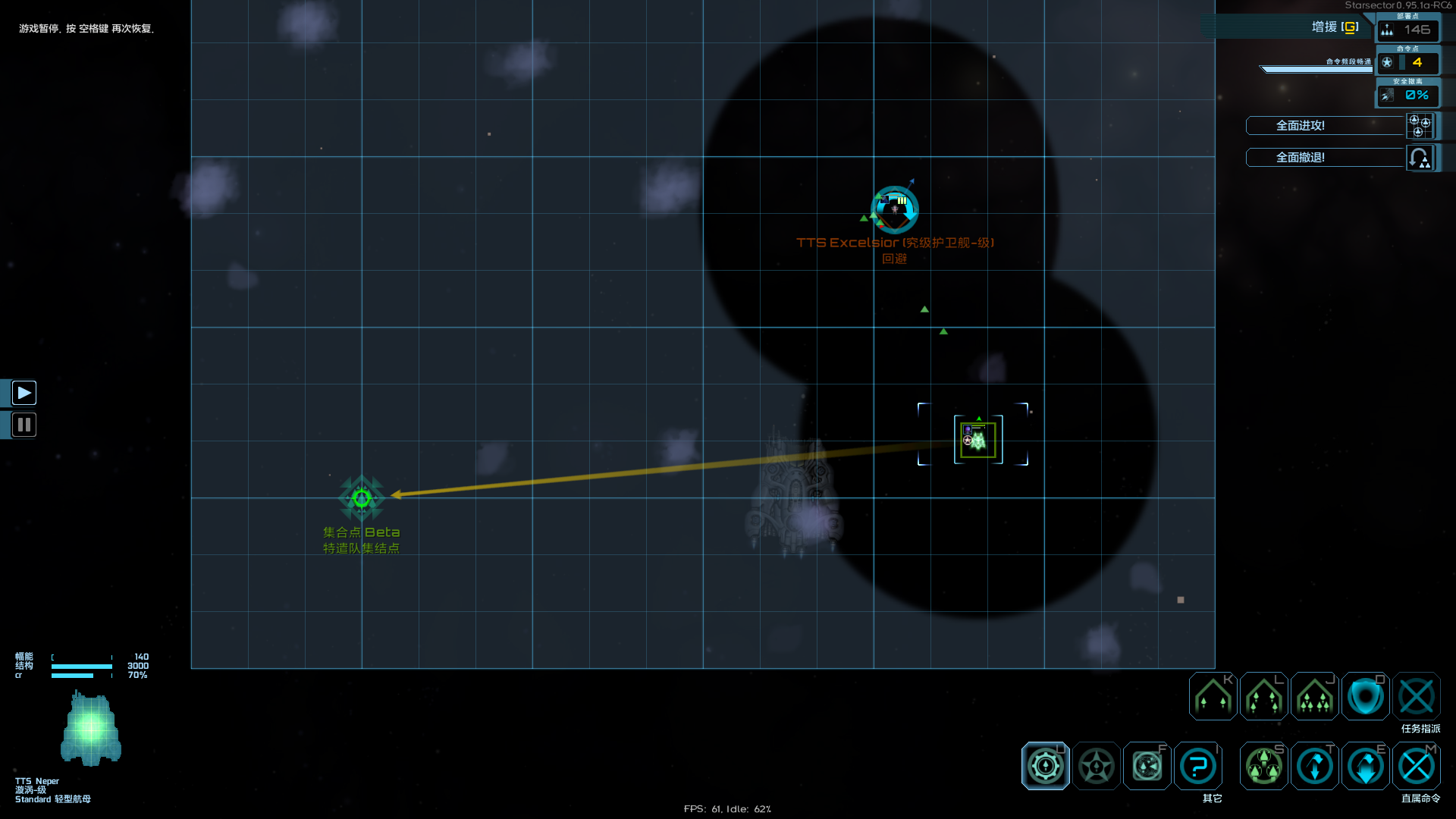Toggle pause with the pause button
The height and width of the screenshot is (819, 1456).
[24, 425]
